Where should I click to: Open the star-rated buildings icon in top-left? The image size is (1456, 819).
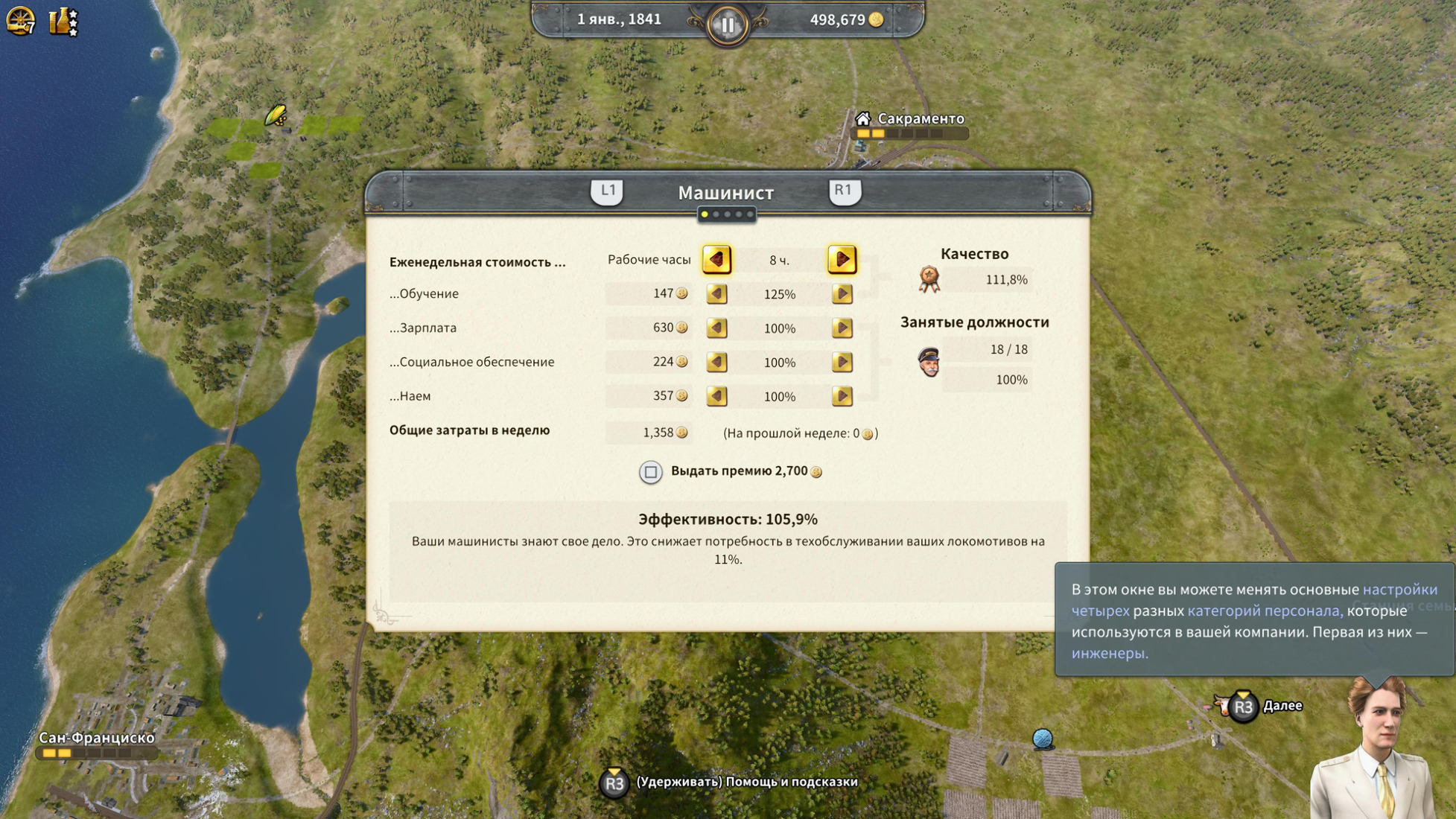coord(63,21)
